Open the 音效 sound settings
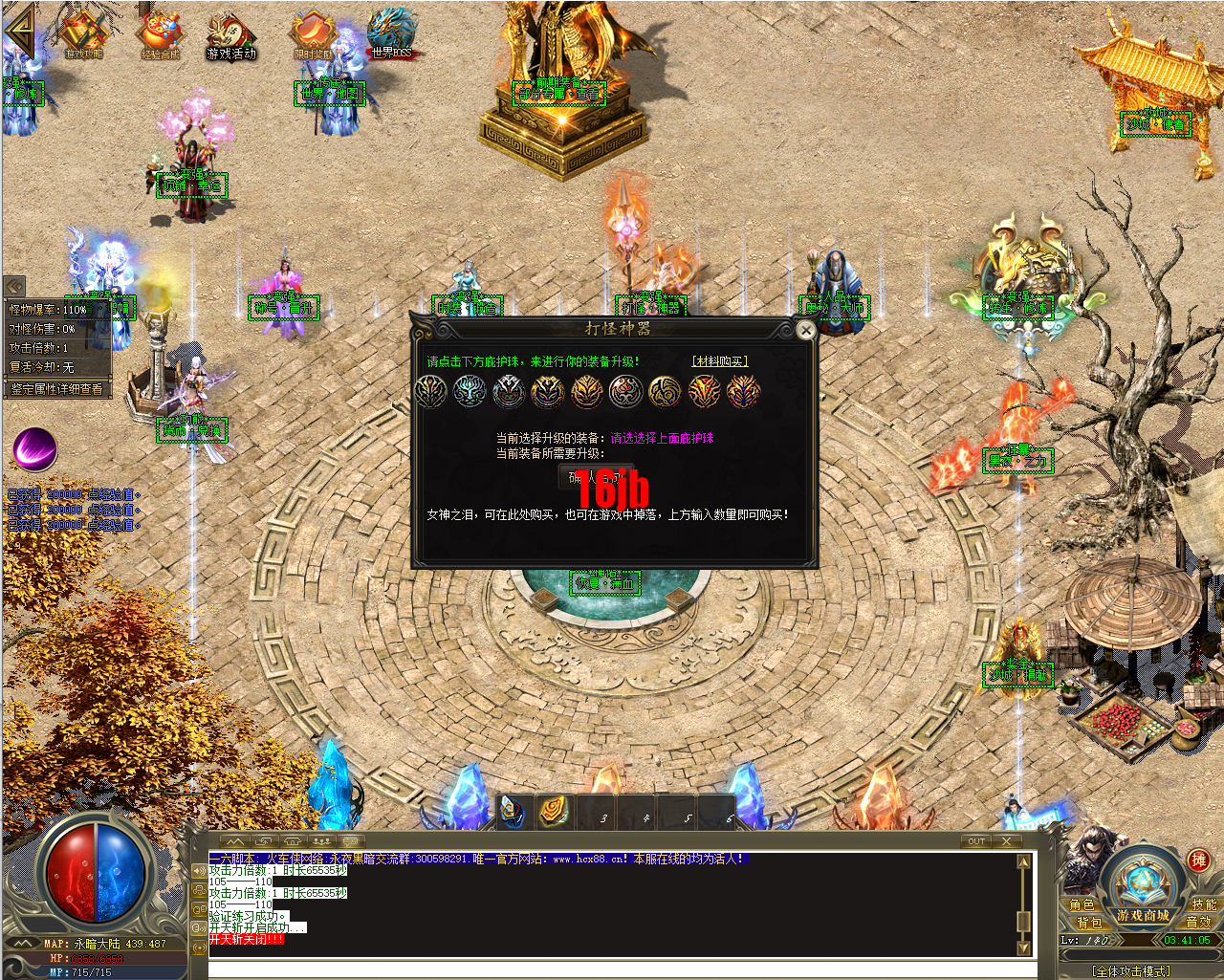 (x=1198, y=922)
